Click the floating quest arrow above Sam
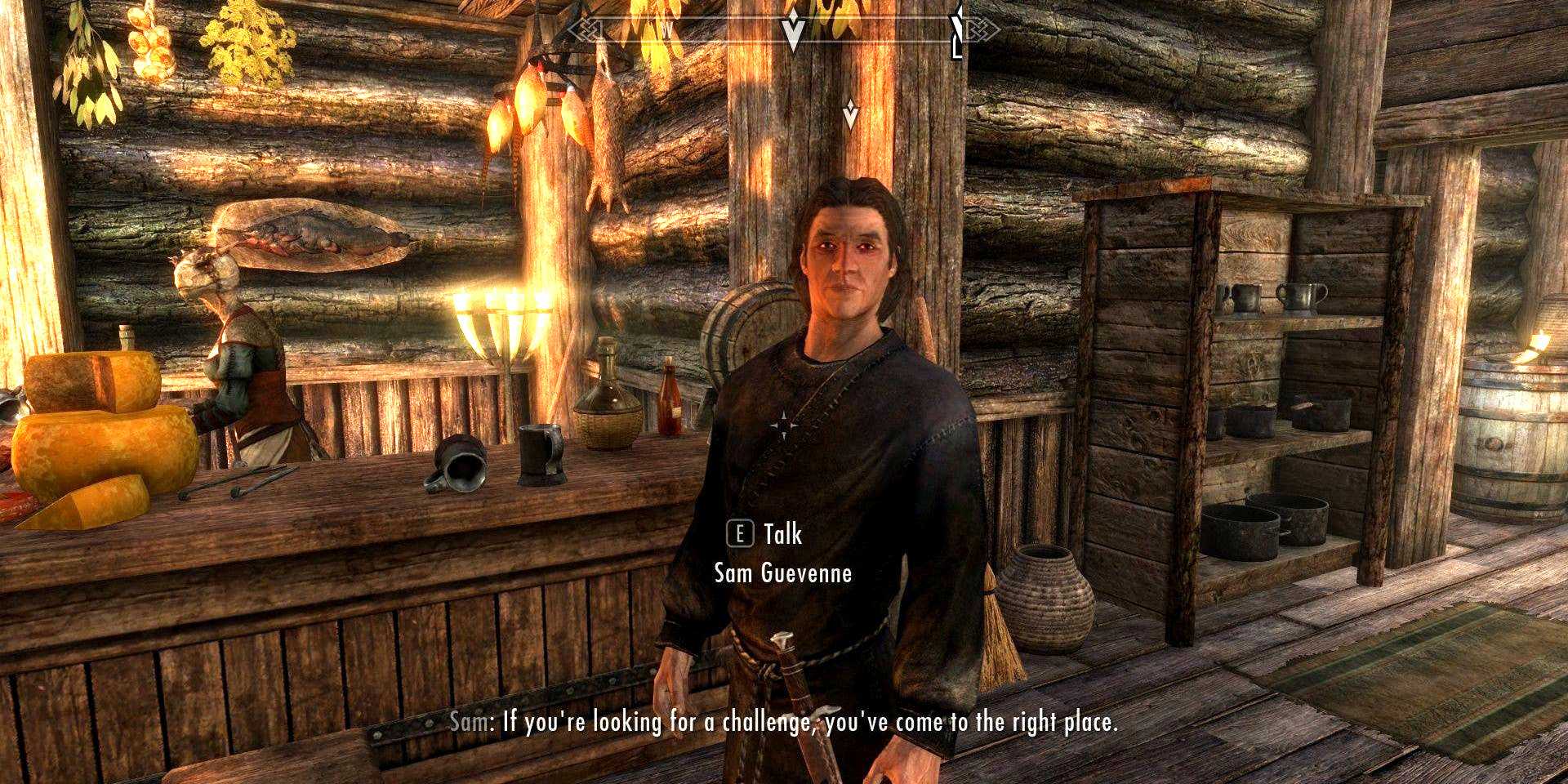 coord(850,114)
